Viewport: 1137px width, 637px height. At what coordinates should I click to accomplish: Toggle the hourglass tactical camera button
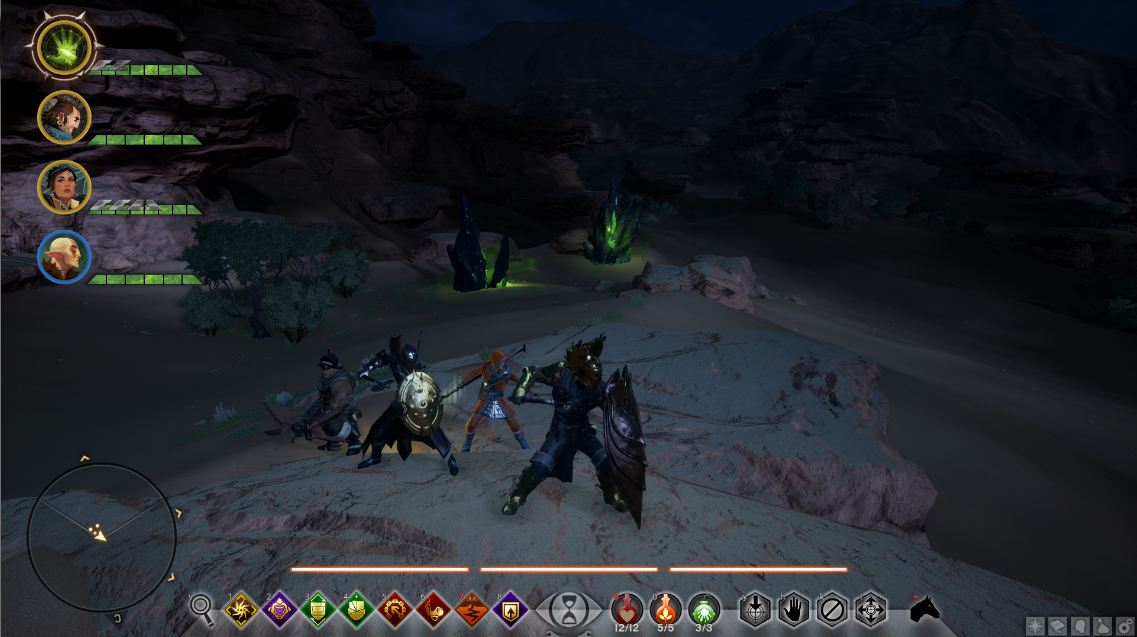coord(570,608)
